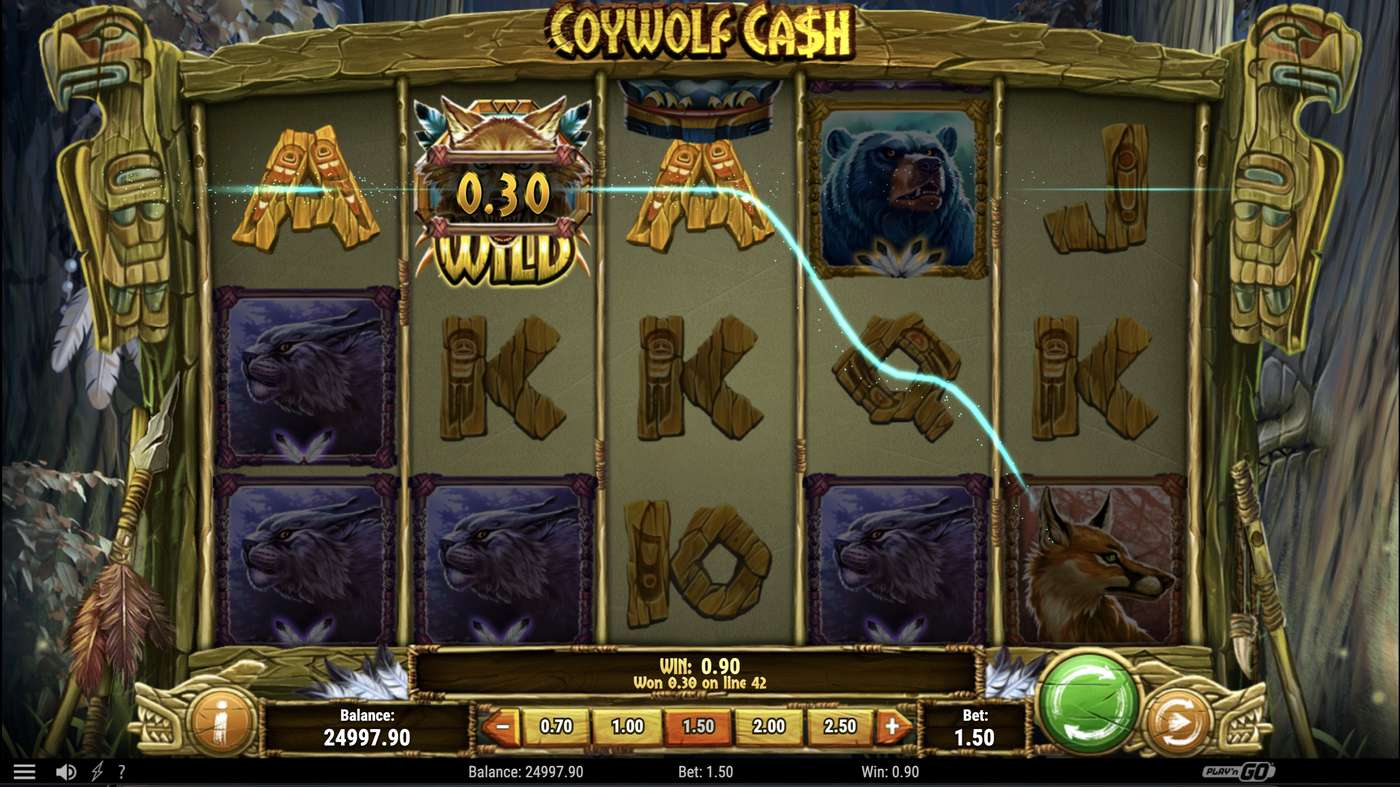
Task: Open the game menu with the hamburger icon
Action: pyautogui.click(x=24, y=771)
